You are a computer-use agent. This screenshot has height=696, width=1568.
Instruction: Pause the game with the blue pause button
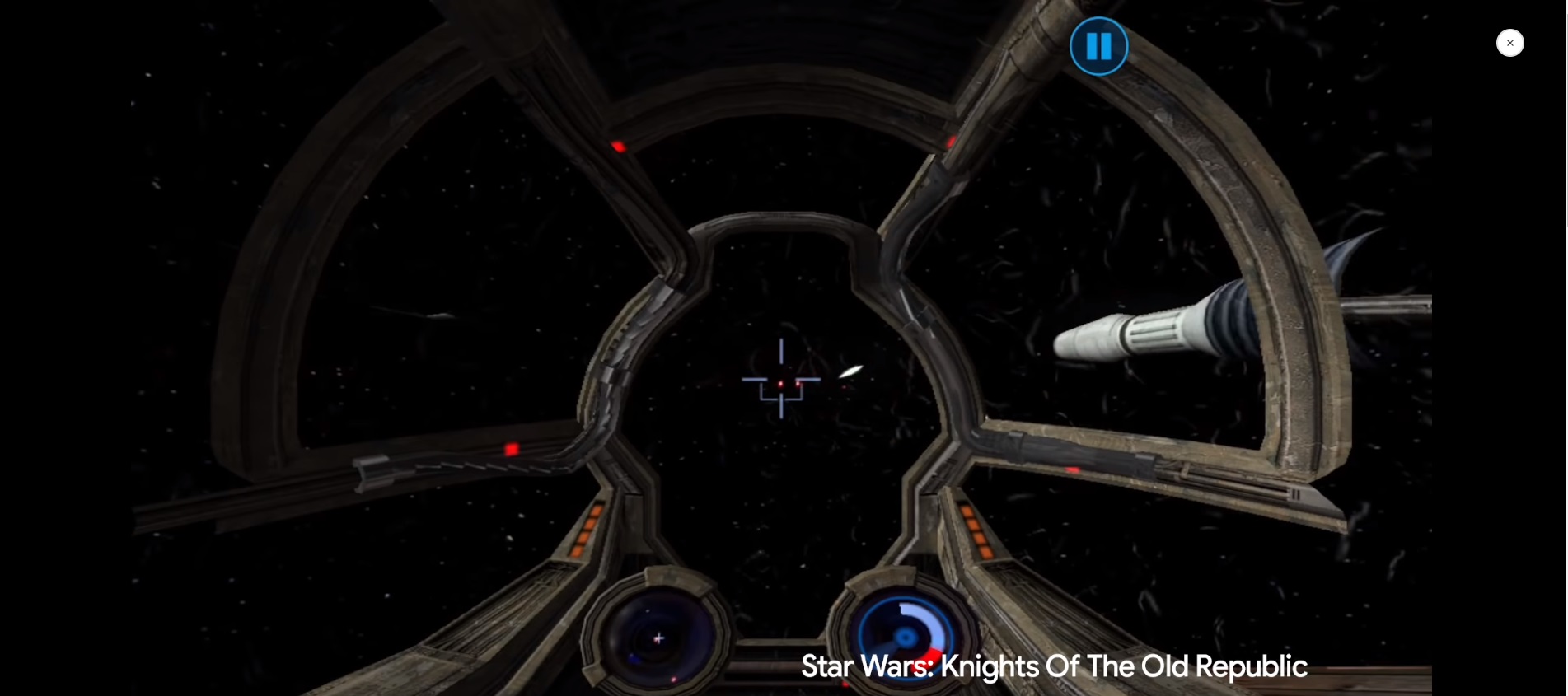tap(1098, 46)
